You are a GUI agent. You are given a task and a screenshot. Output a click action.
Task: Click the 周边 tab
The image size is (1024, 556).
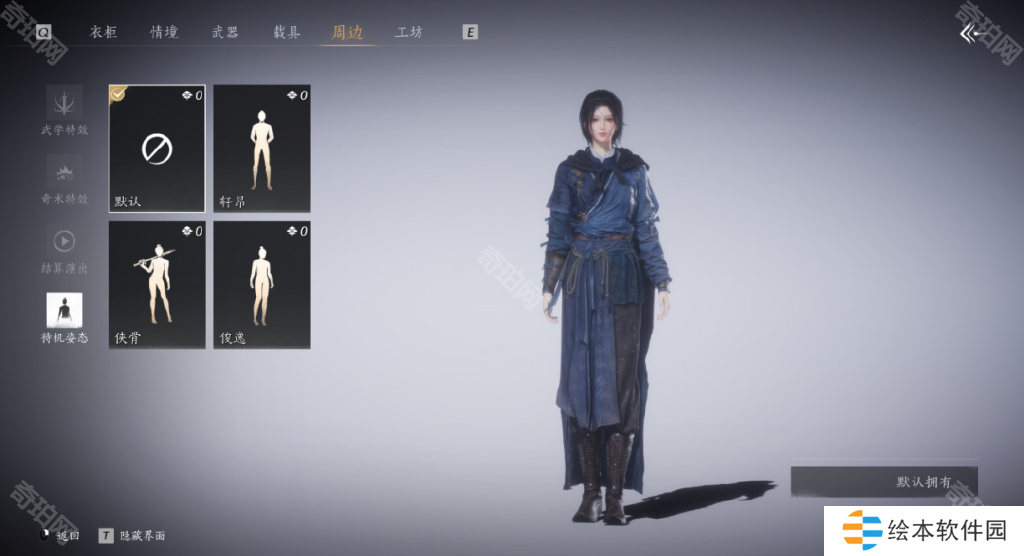[x=347, y=32]
